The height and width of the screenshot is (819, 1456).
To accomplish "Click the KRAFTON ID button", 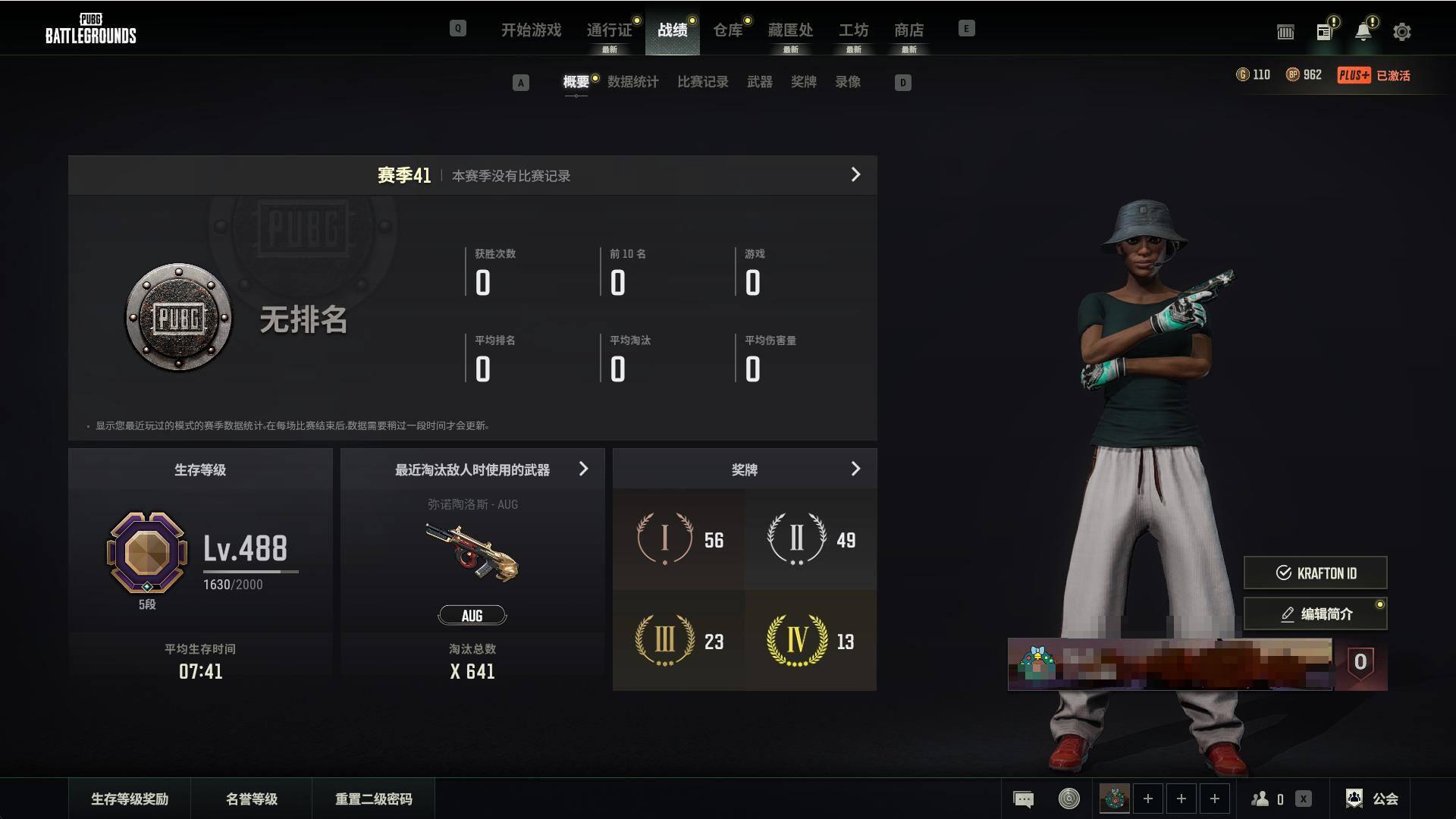I will (x=1315, y=573).
